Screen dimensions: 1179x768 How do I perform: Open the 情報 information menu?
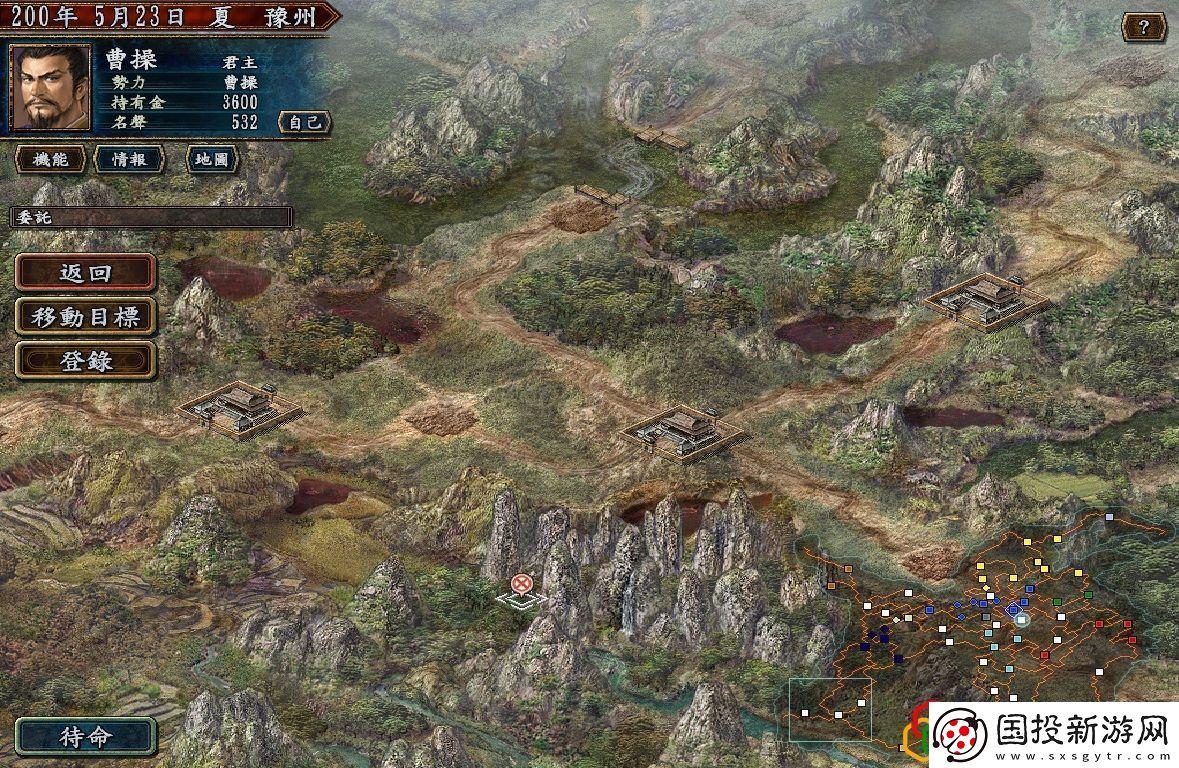[129, 159]
